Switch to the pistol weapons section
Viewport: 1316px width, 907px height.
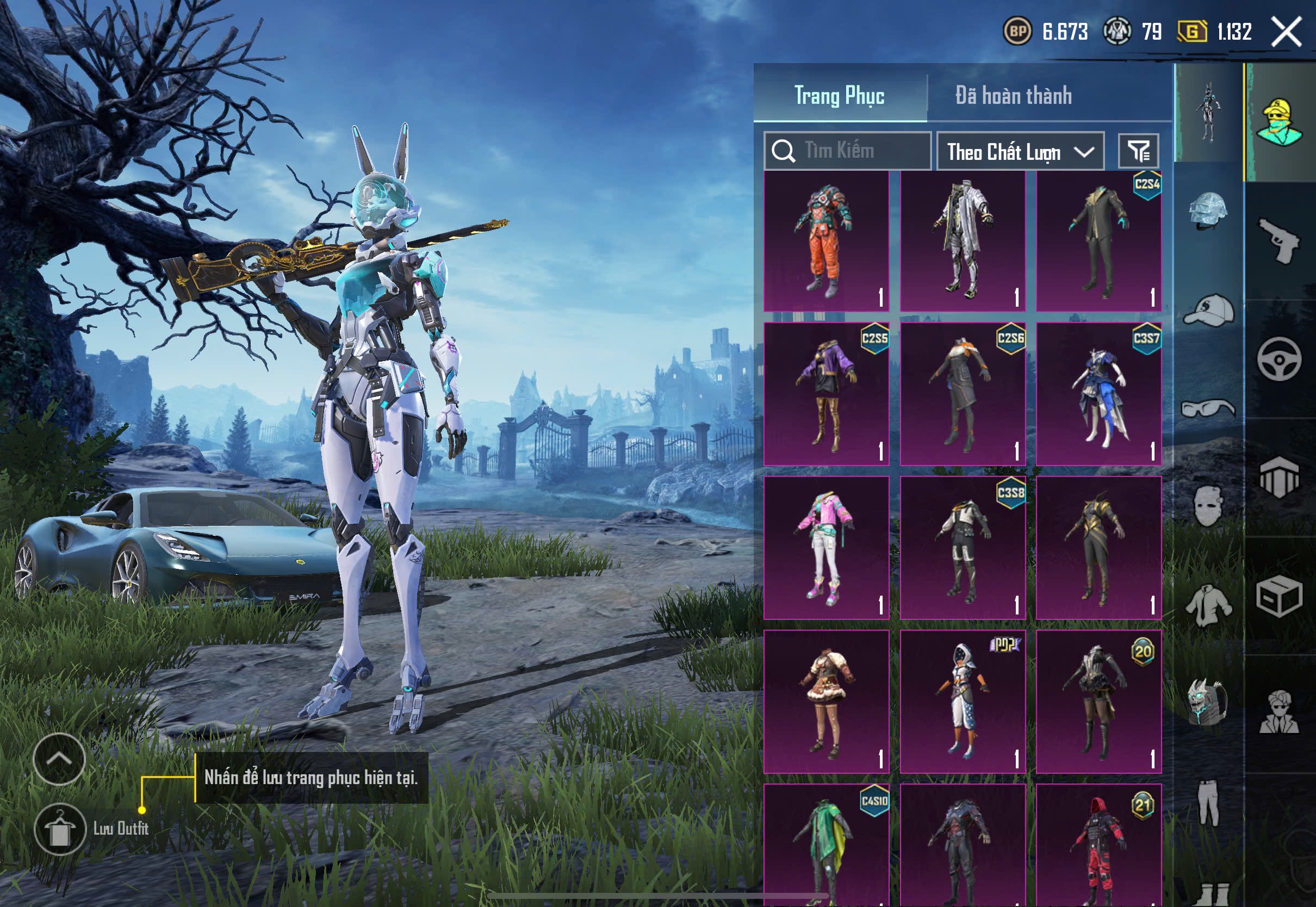[x=1280, y=240]
